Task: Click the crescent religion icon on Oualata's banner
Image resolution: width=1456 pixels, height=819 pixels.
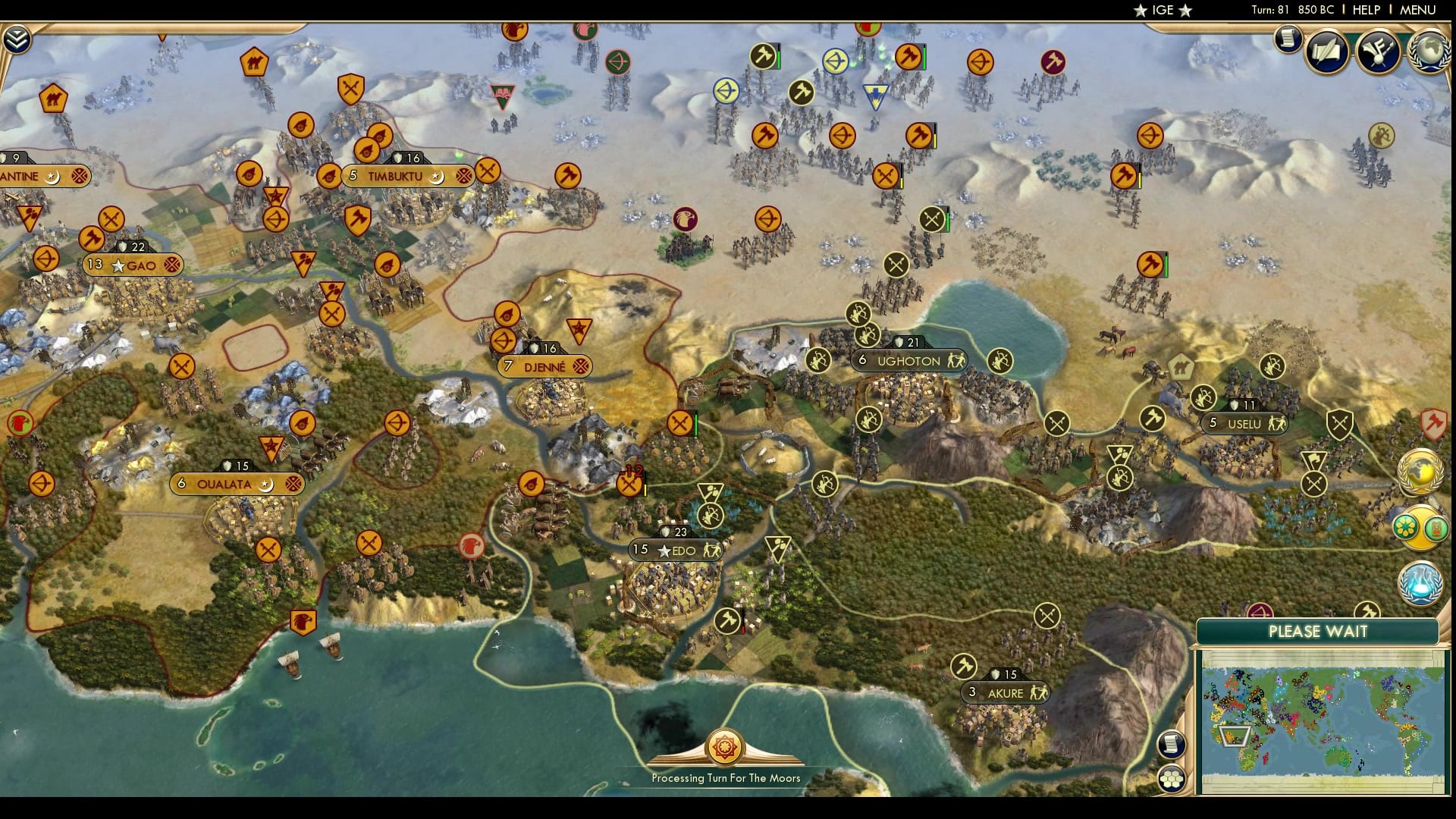Action: pyautogui.click(x=267, y=483)
